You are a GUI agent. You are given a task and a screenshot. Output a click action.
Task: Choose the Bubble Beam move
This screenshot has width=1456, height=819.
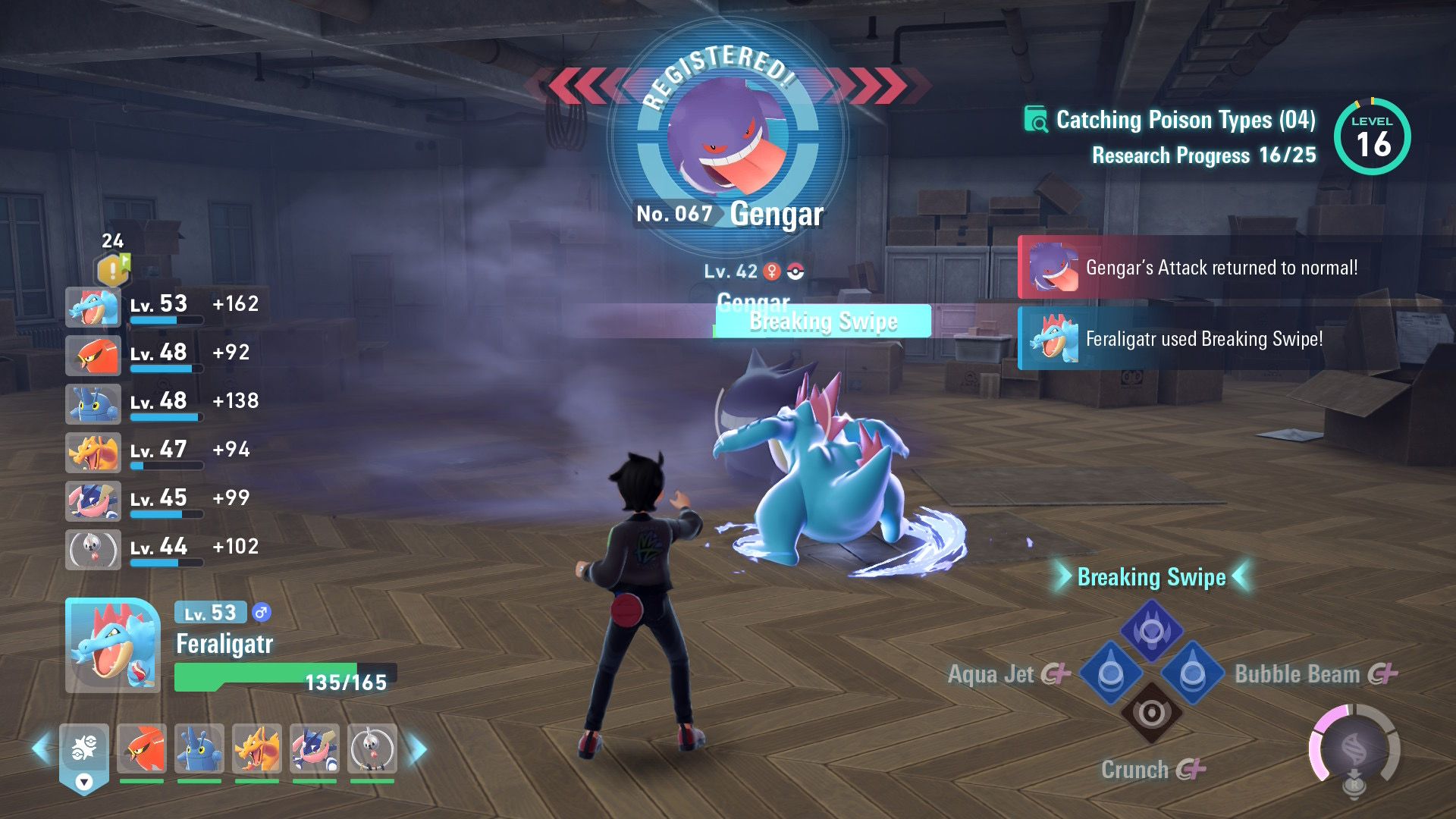1192,673
